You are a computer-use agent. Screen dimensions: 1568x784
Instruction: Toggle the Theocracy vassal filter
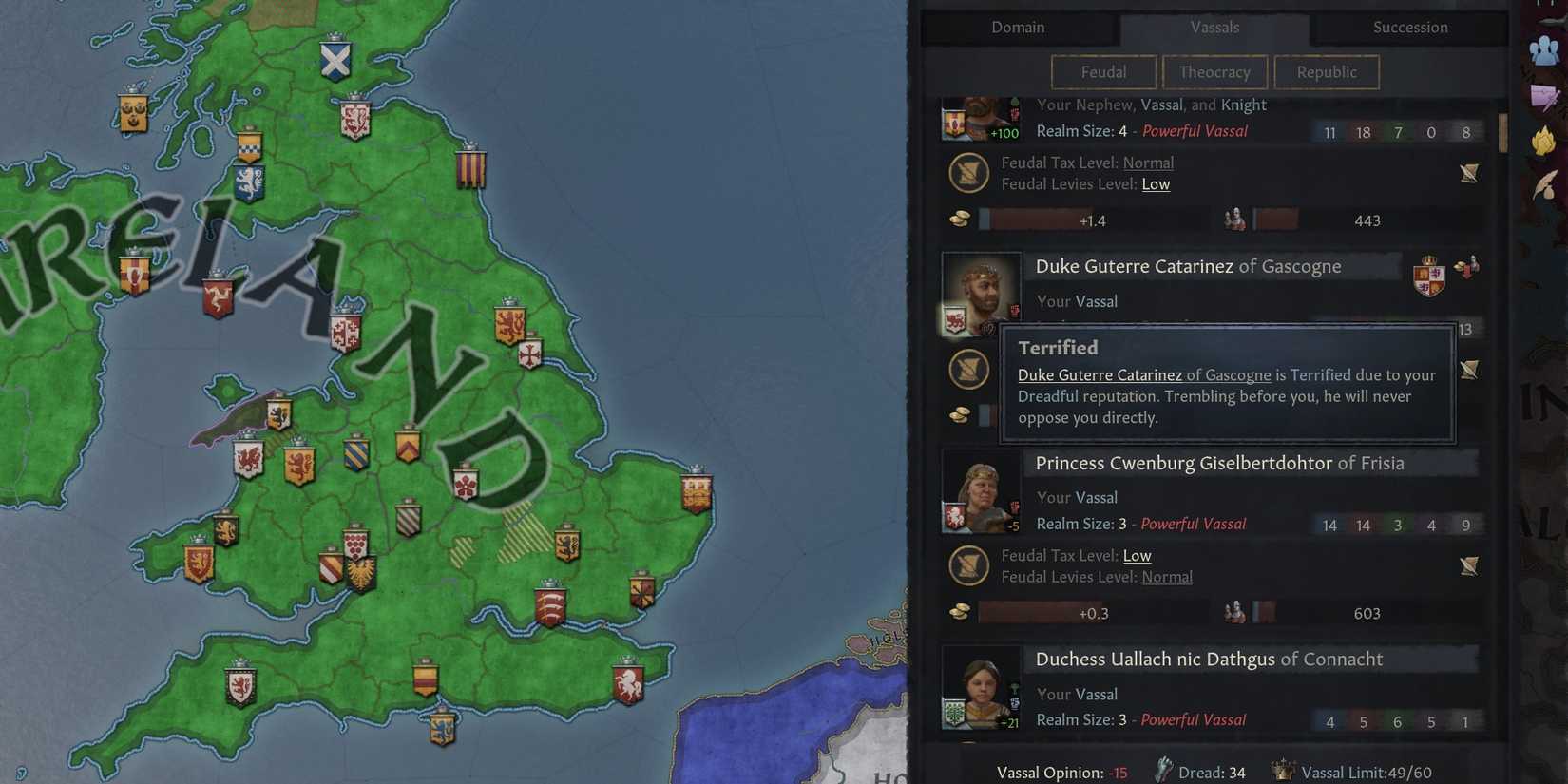click(x=1214, y=72)
